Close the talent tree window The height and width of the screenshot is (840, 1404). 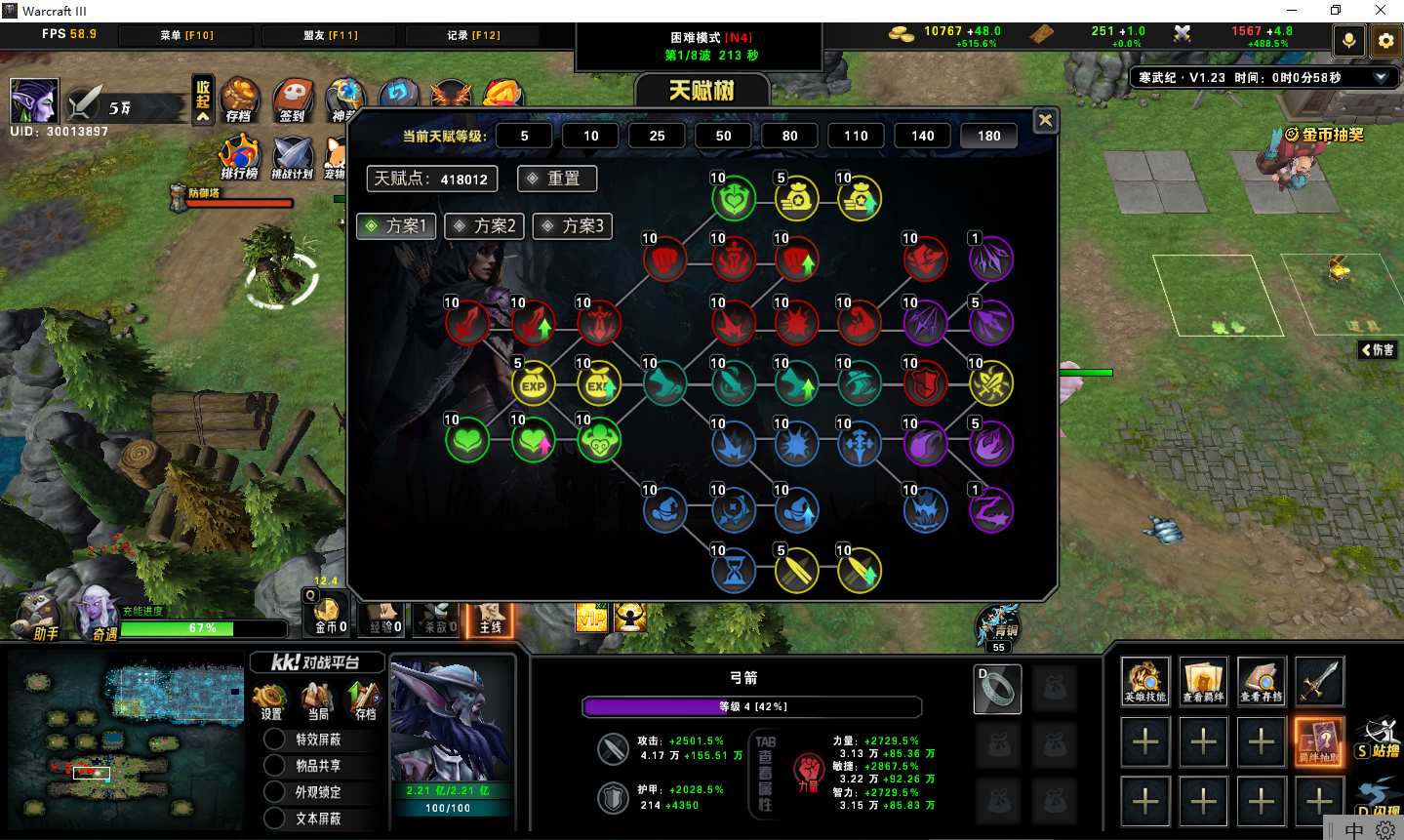[1045, 120]
